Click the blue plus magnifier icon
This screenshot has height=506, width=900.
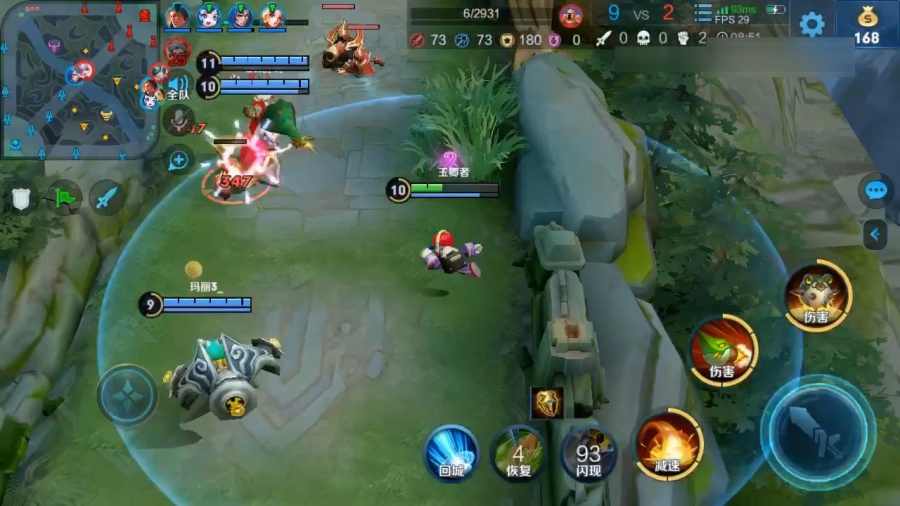pyautogui.click(x=179, y=159)
